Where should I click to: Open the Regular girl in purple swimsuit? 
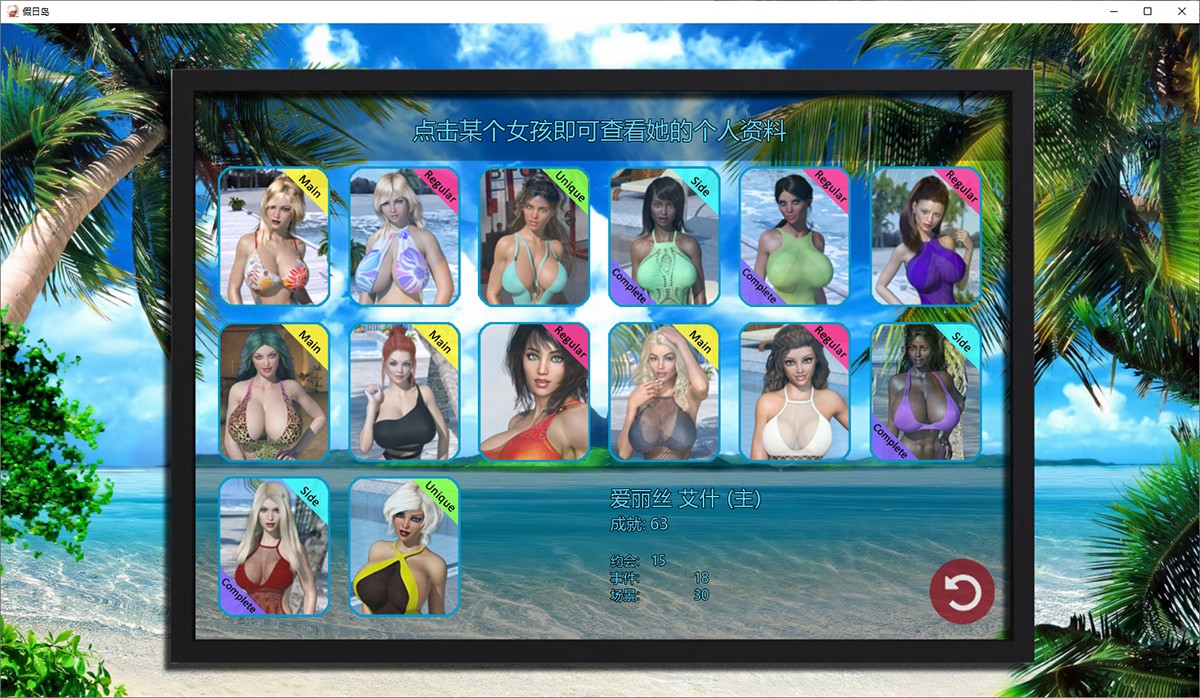[925, 237]
